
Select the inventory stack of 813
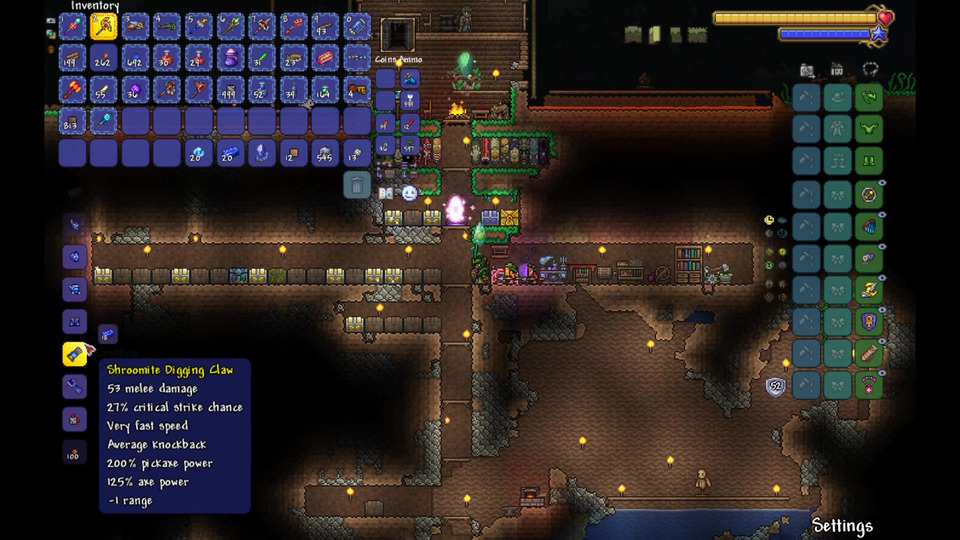[x=72, y=121]
